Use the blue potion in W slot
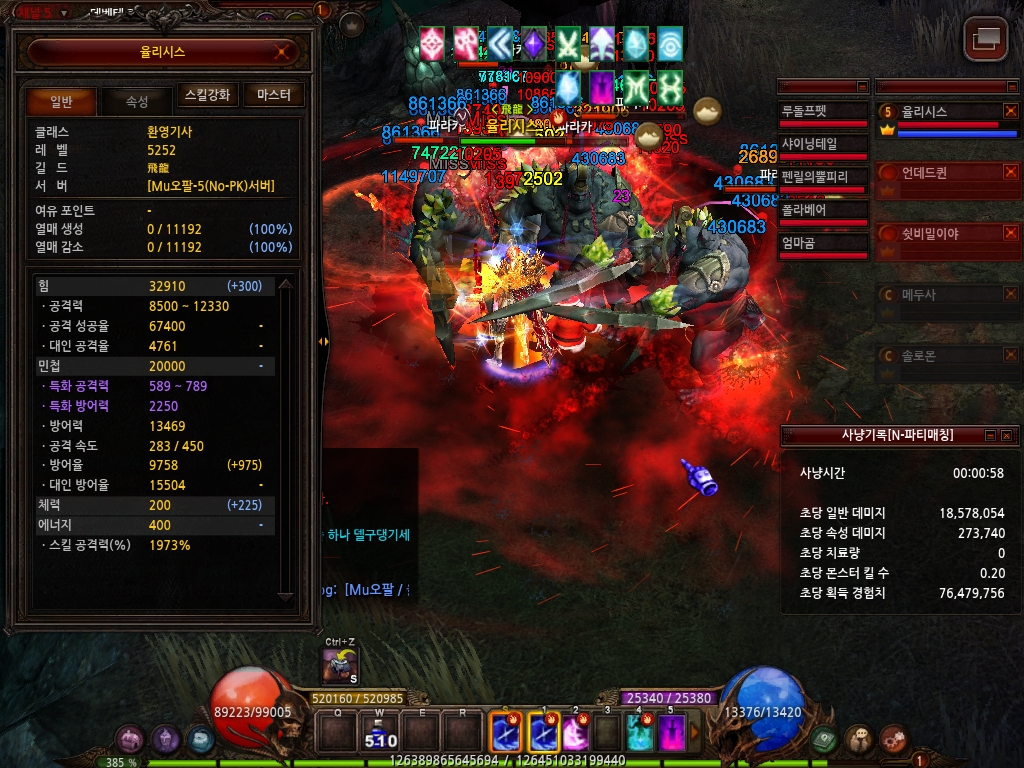The image size is (1024, 768). coord(379,732)
